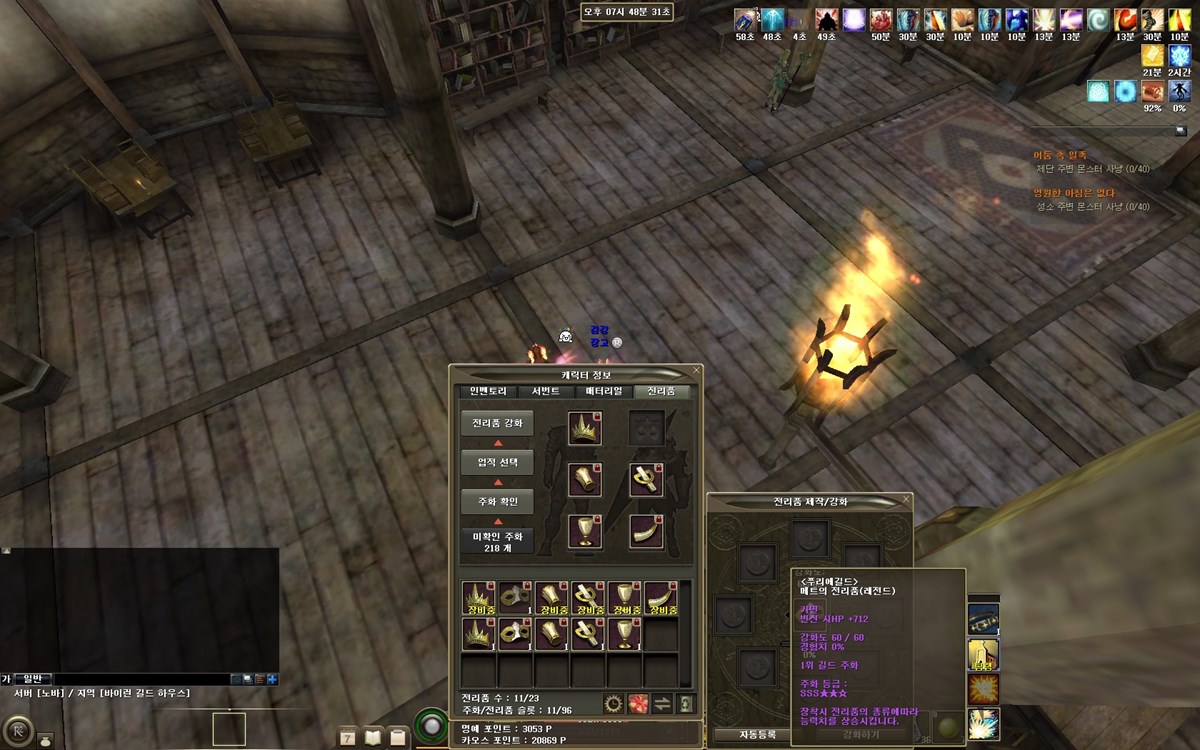The image size is (1200, 750).
Task: Open the calendar icon showing 7
Action: (348, 738)
